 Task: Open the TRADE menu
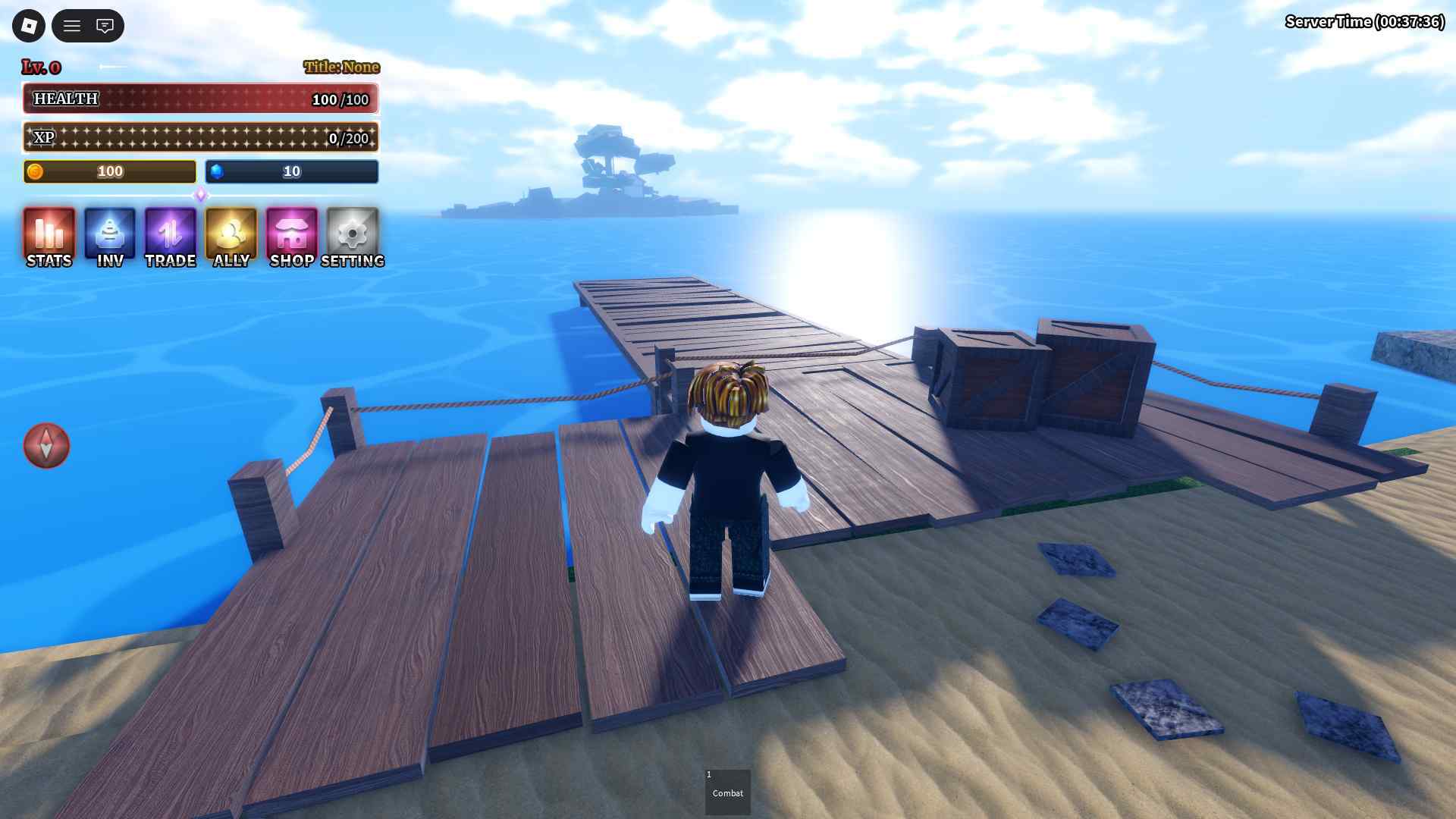tap(171, 237)
